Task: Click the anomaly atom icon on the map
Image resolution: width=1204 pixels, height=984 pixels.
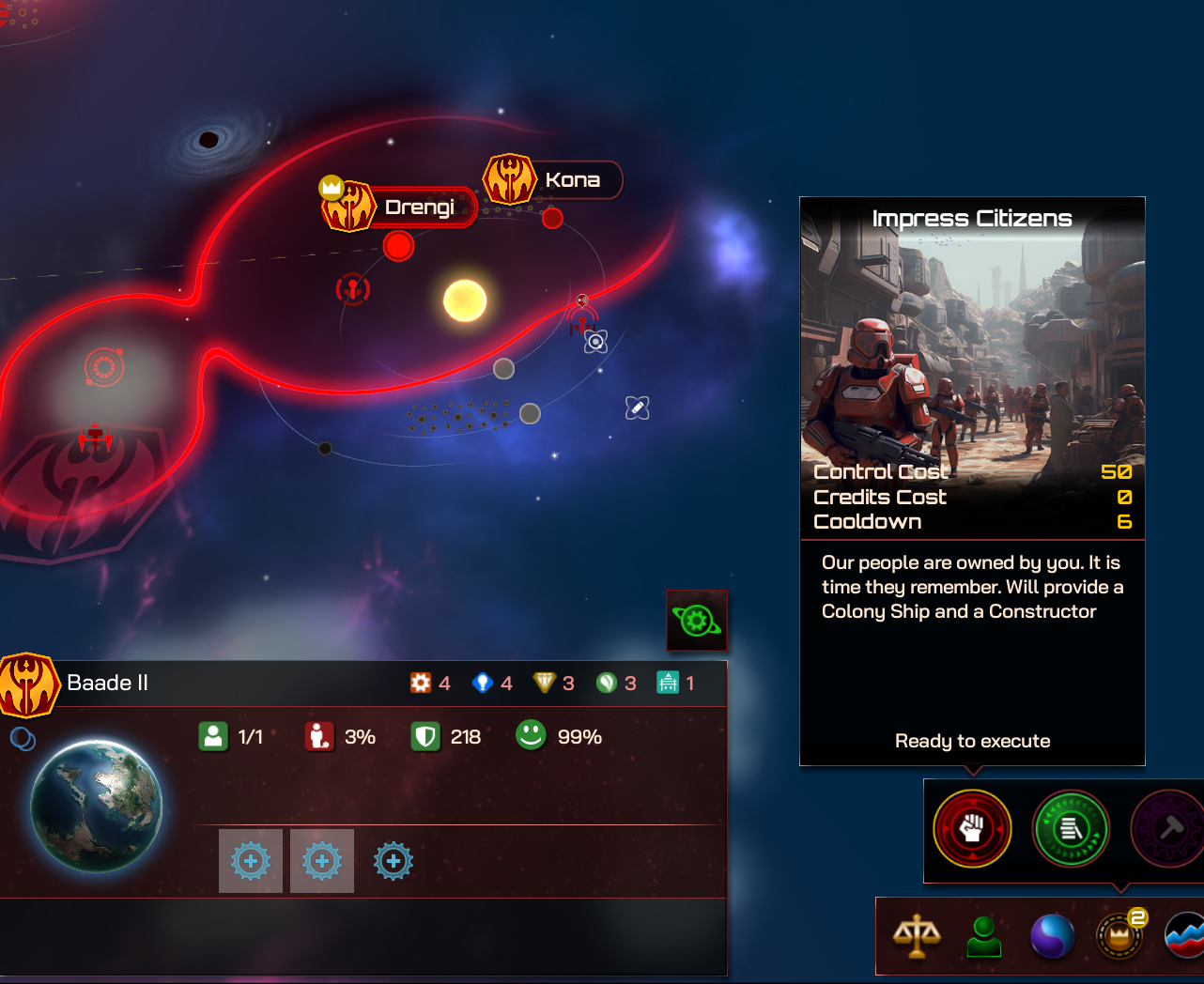Action: (x=594, y=343)
